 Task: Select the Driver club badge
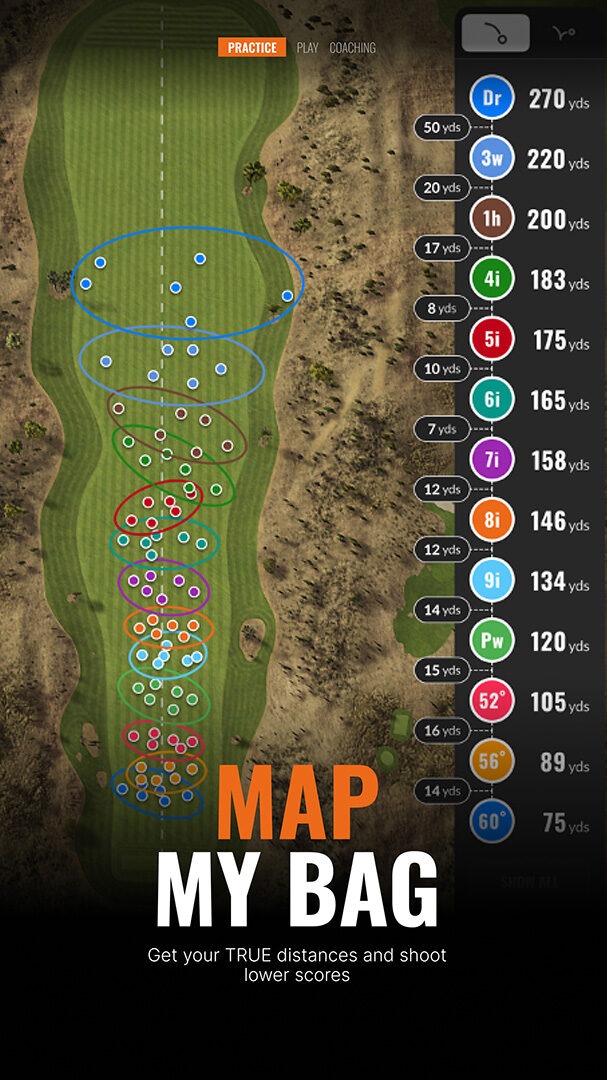(x=492, y=99)
